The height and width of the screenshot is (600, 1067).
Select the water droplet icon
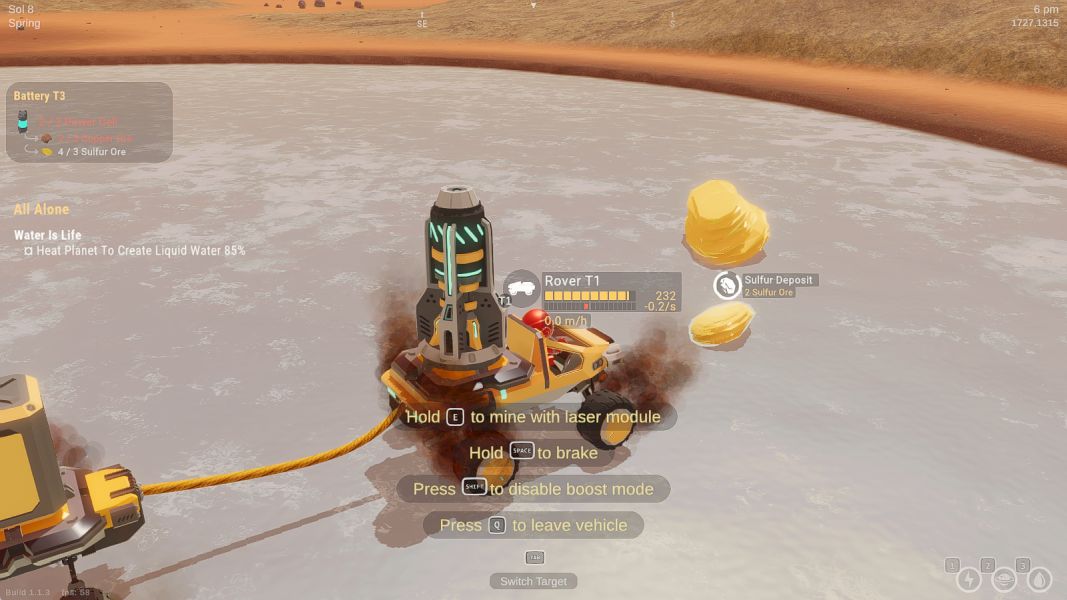(x=1040, y=580)
